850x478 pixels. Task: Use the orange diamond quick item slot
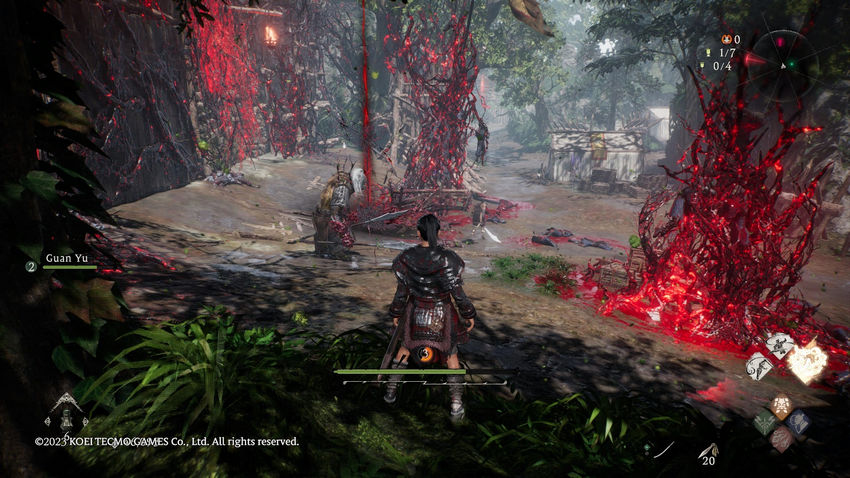[x=781, y=406]
